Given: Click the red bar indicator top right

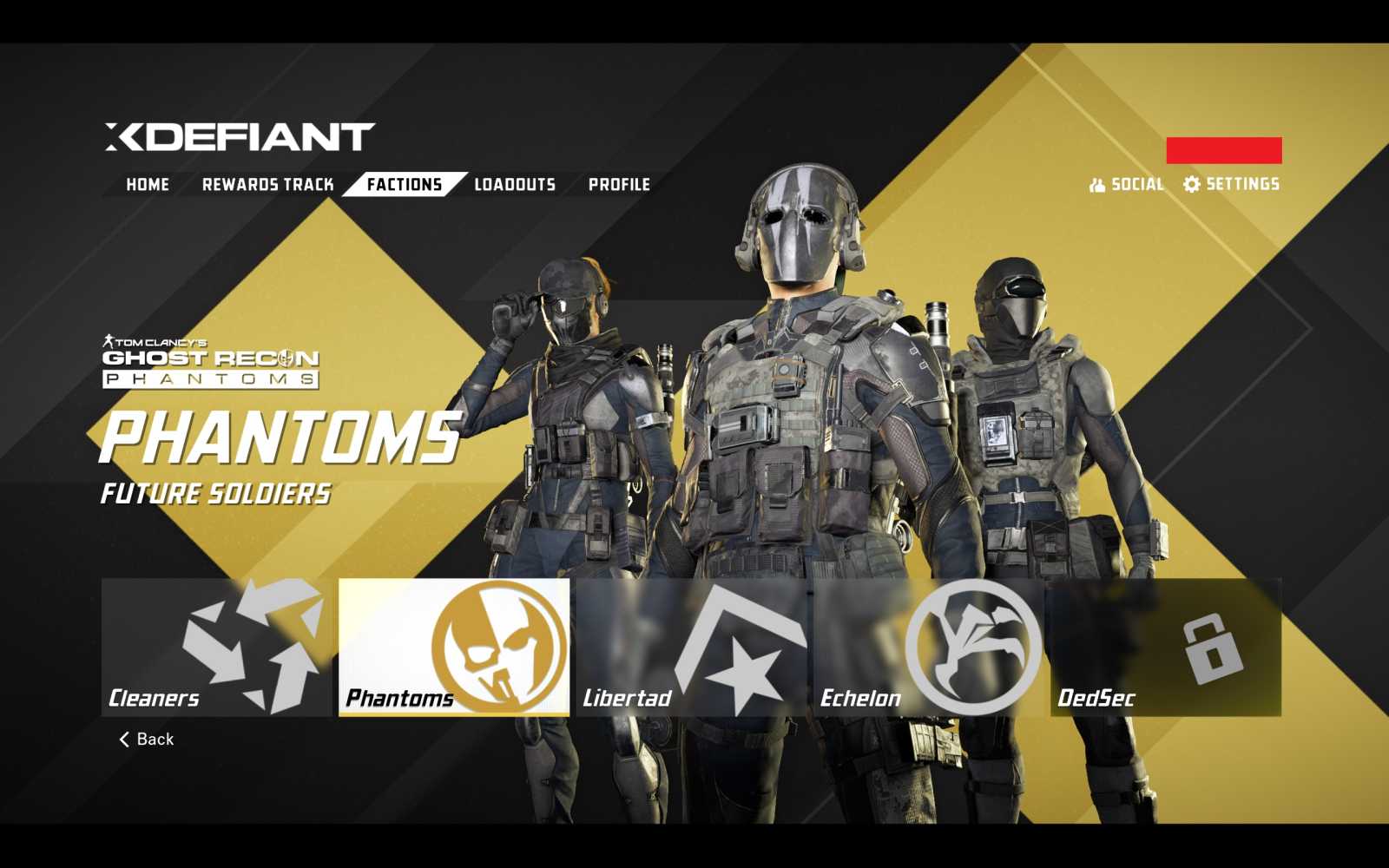Looking at the screenshot, I should (1226, 148).
